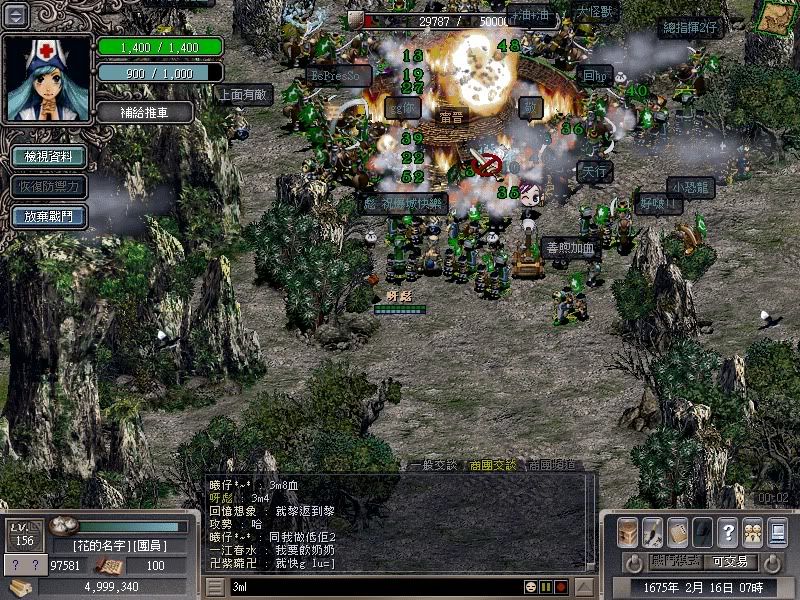
Task: Click the red record chat button
Action: (561, 586)
